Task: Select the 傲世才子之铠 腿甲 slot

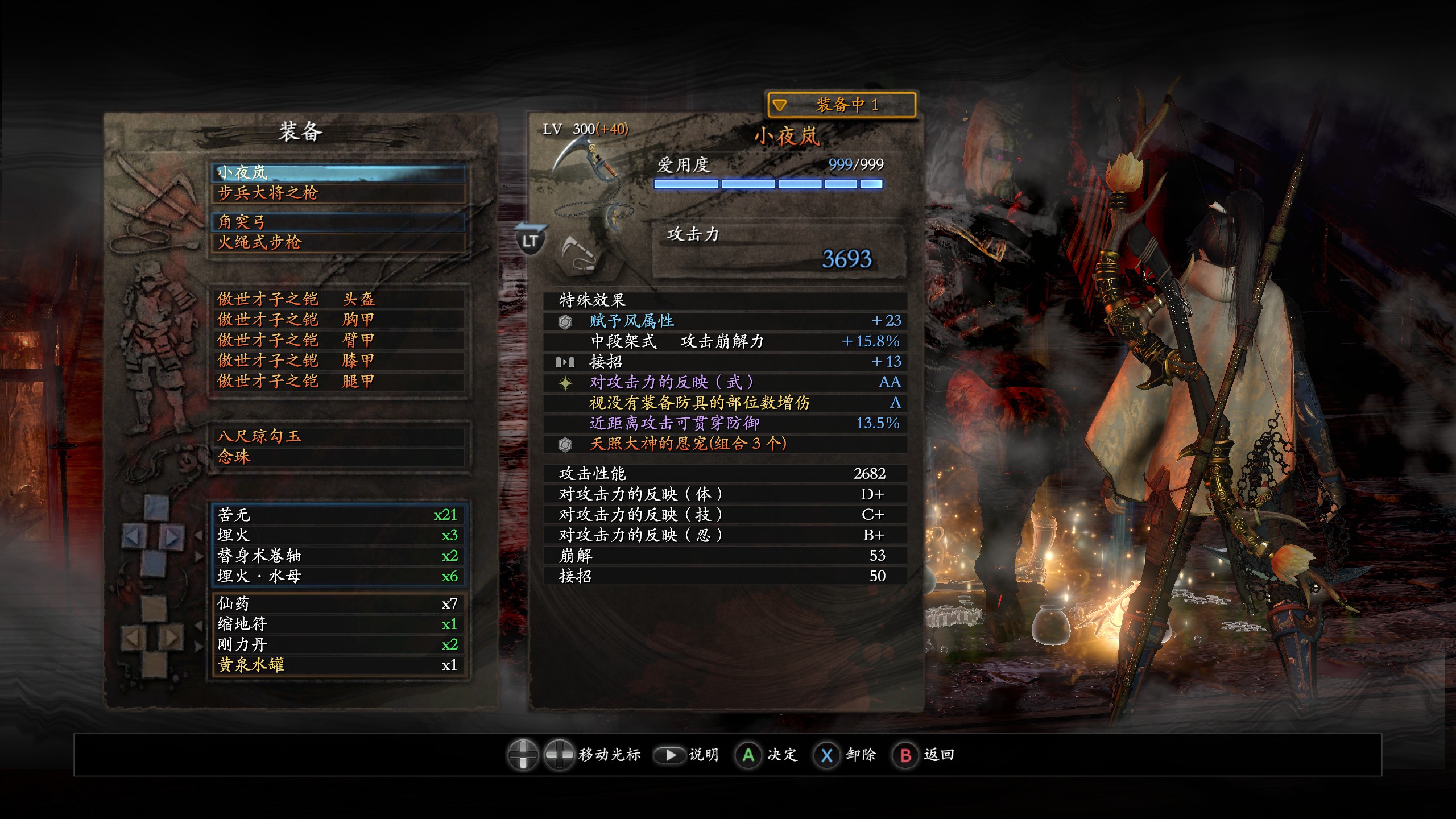Action: tap(339, 381)
